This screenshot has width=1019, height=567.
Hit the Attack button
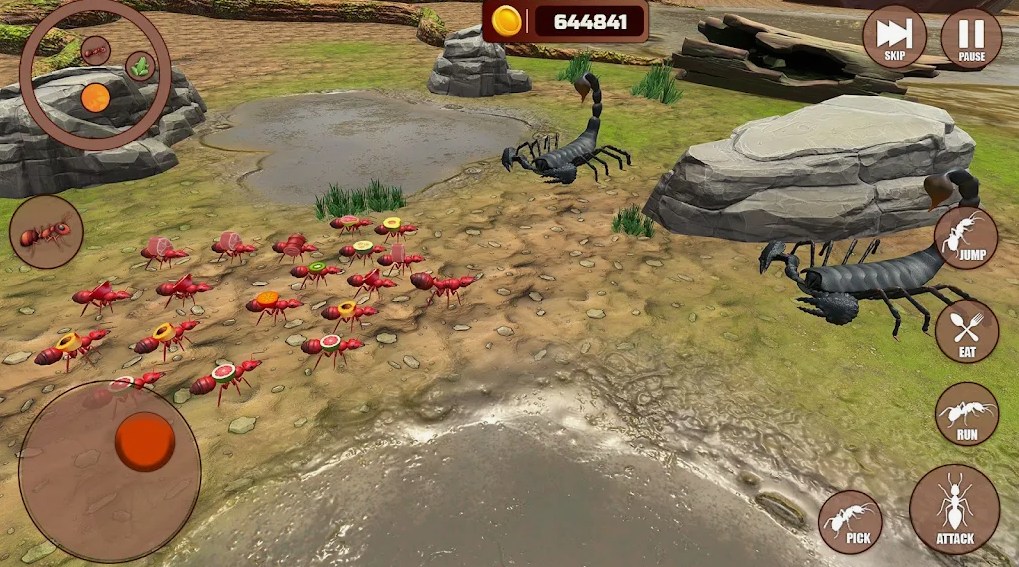point(954,509)
